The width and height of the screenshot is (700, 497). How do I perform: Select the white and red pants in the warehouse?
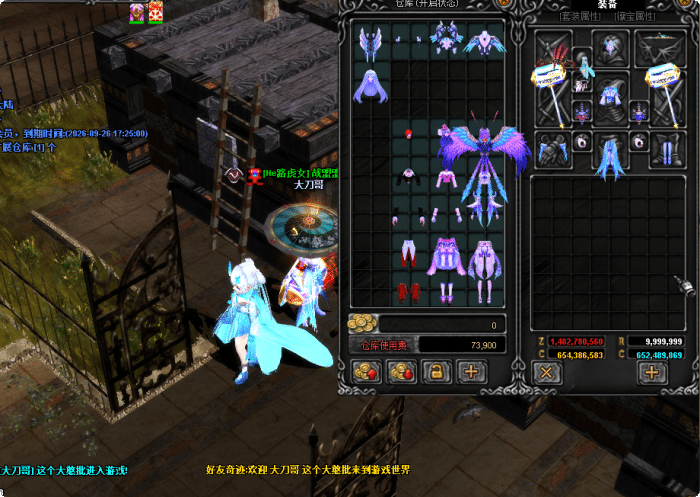click(409, 253)
